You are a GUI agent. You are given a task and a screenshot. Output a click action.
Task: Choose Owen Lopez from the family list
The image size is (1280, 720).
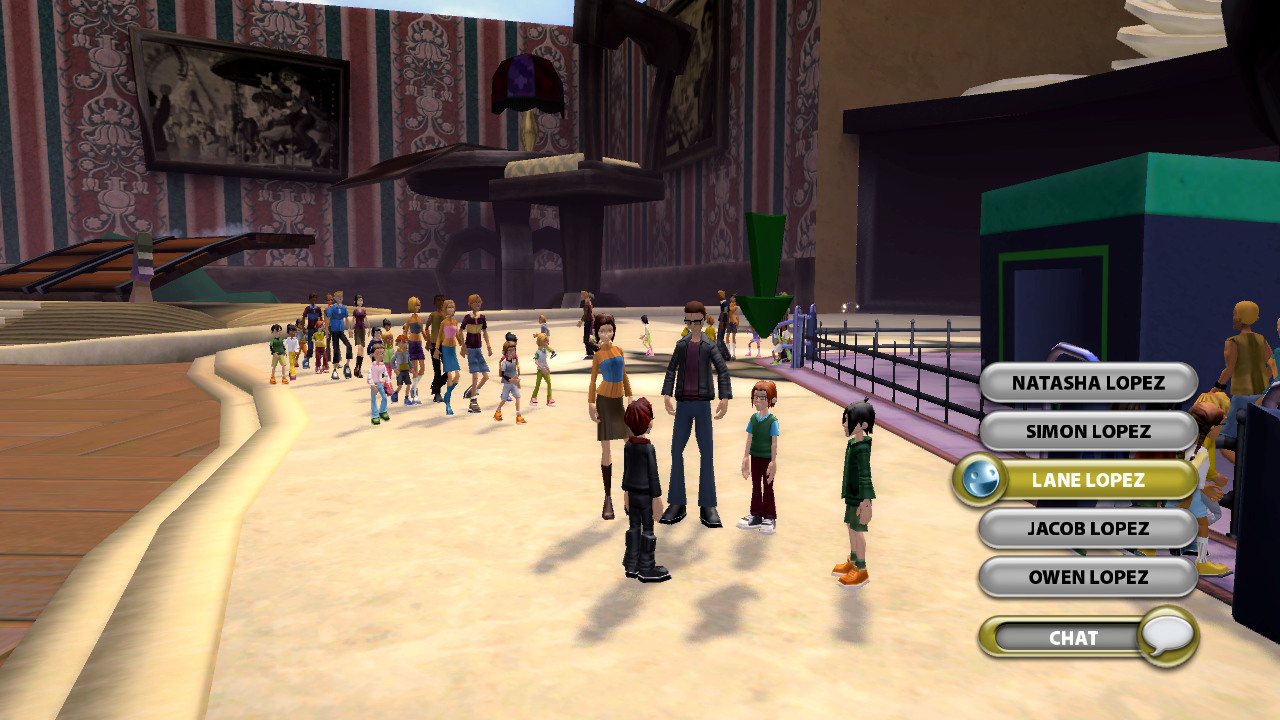tap(1088, 577)
